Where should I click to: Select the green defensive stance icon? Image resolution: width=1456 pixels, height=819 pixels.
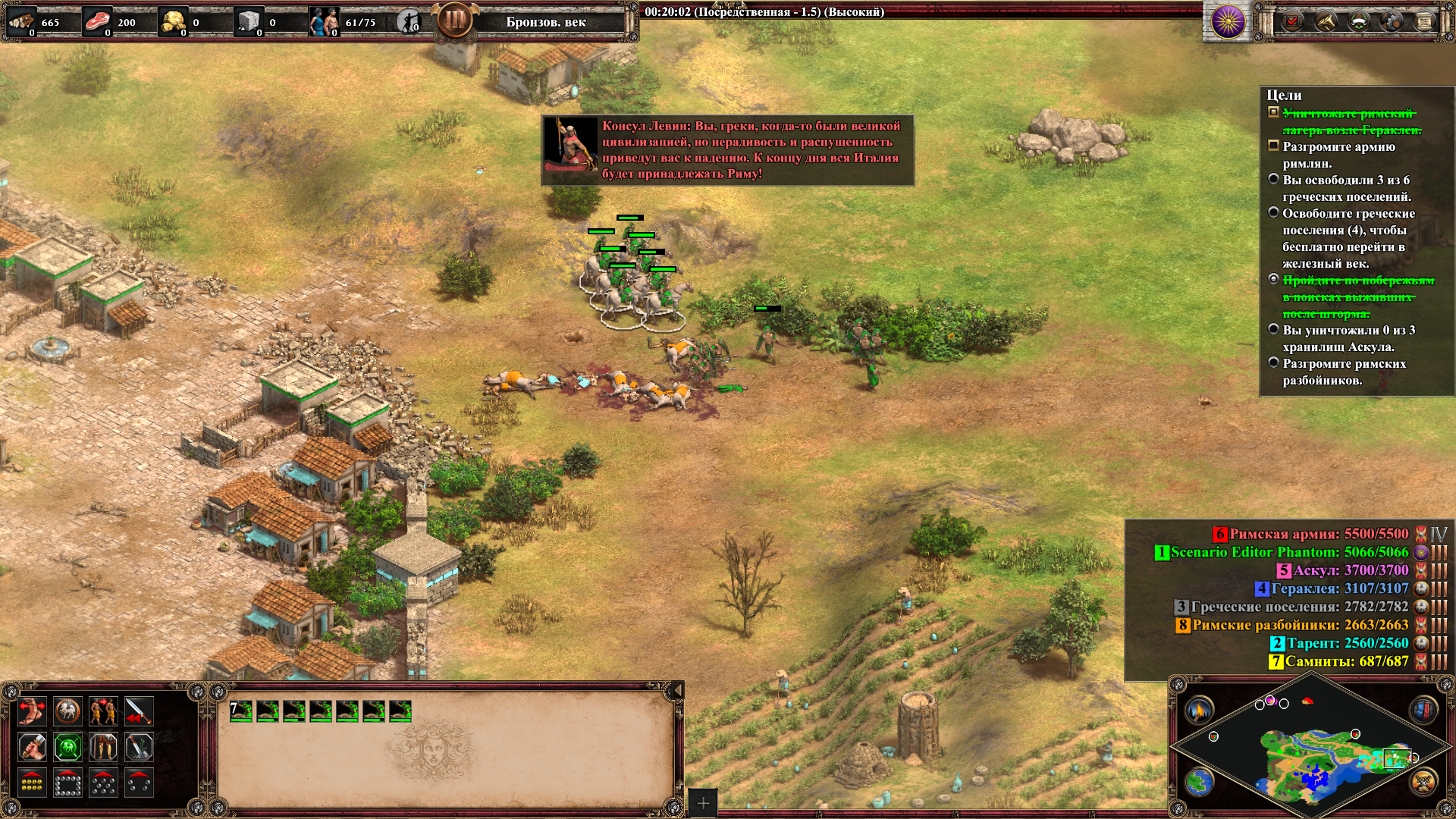pos(67,748)
